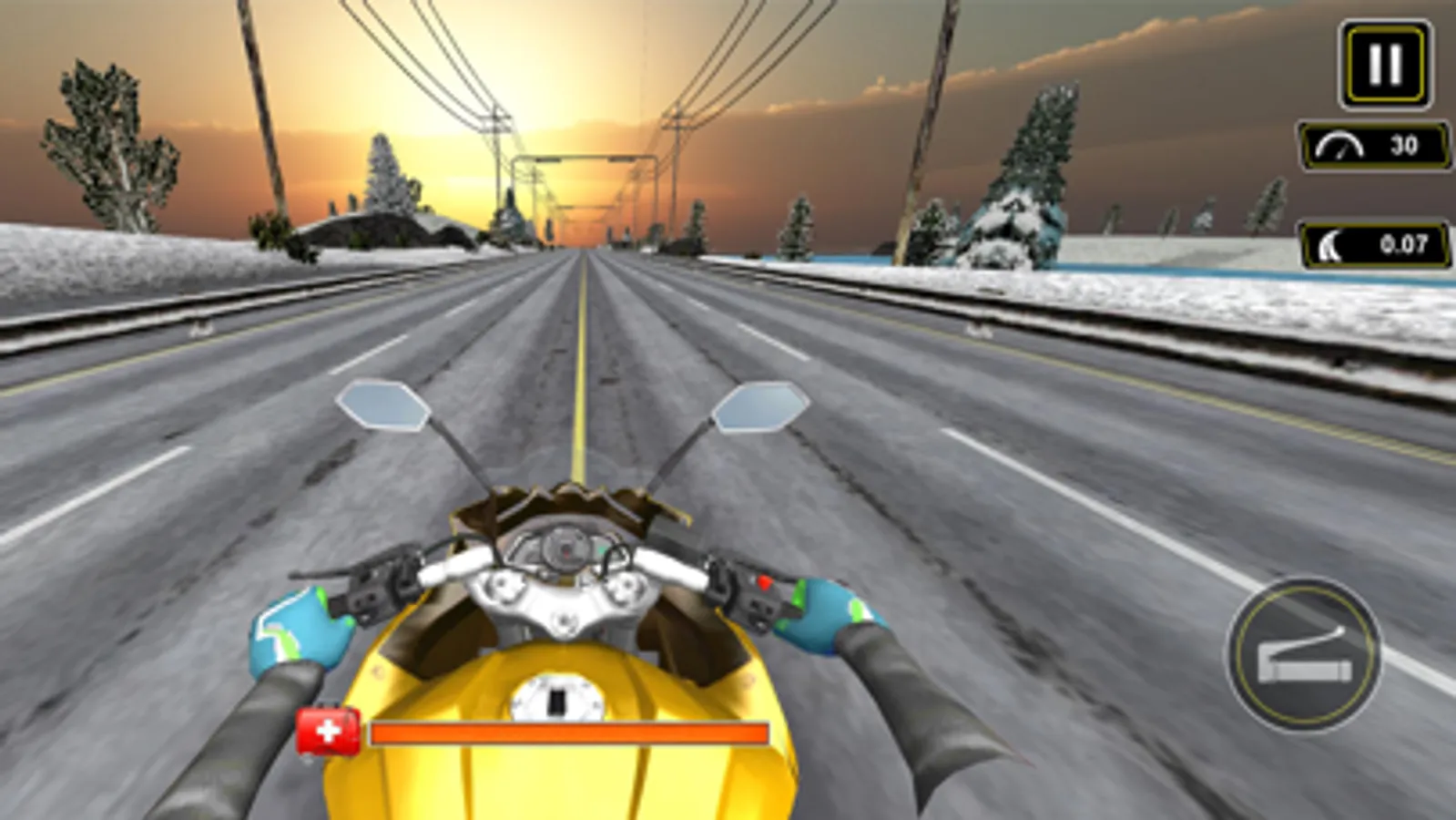Tap the fuel cap on the yellow tank
This screenshot has width=1456, height=820.
click(x=556, y=697)
